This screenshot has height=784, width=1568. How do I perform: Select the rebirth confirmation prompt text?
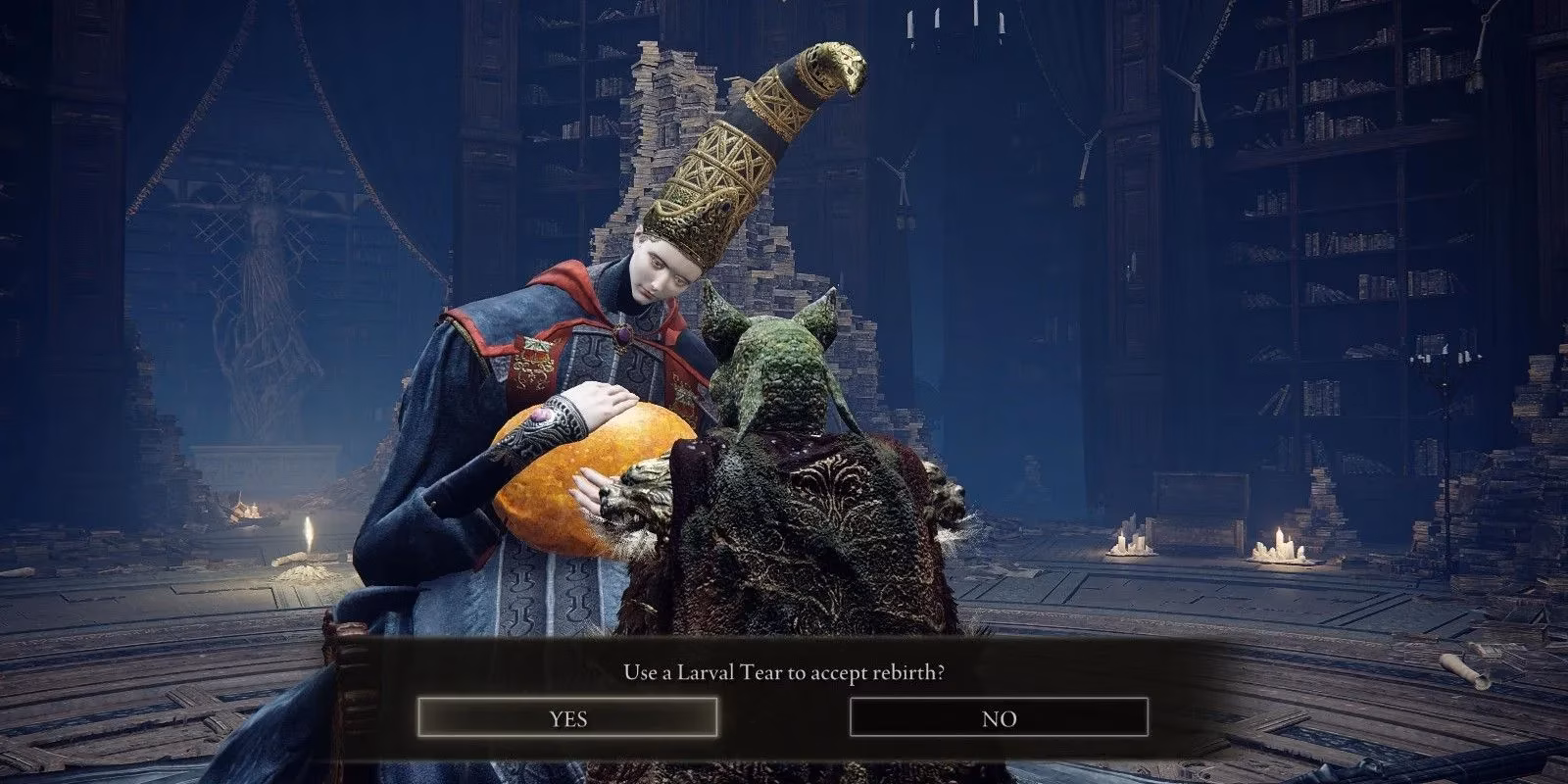(x=784, y=673)
